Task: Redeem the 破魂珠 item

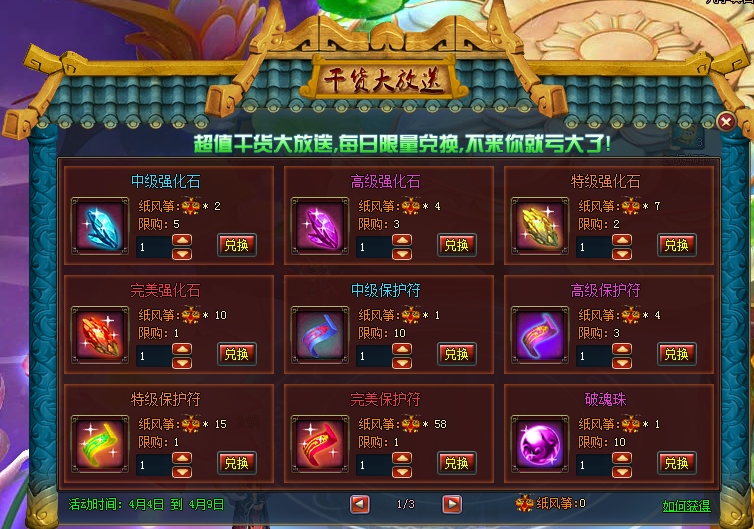Action: pyautogui.click(x=676, y=463)
